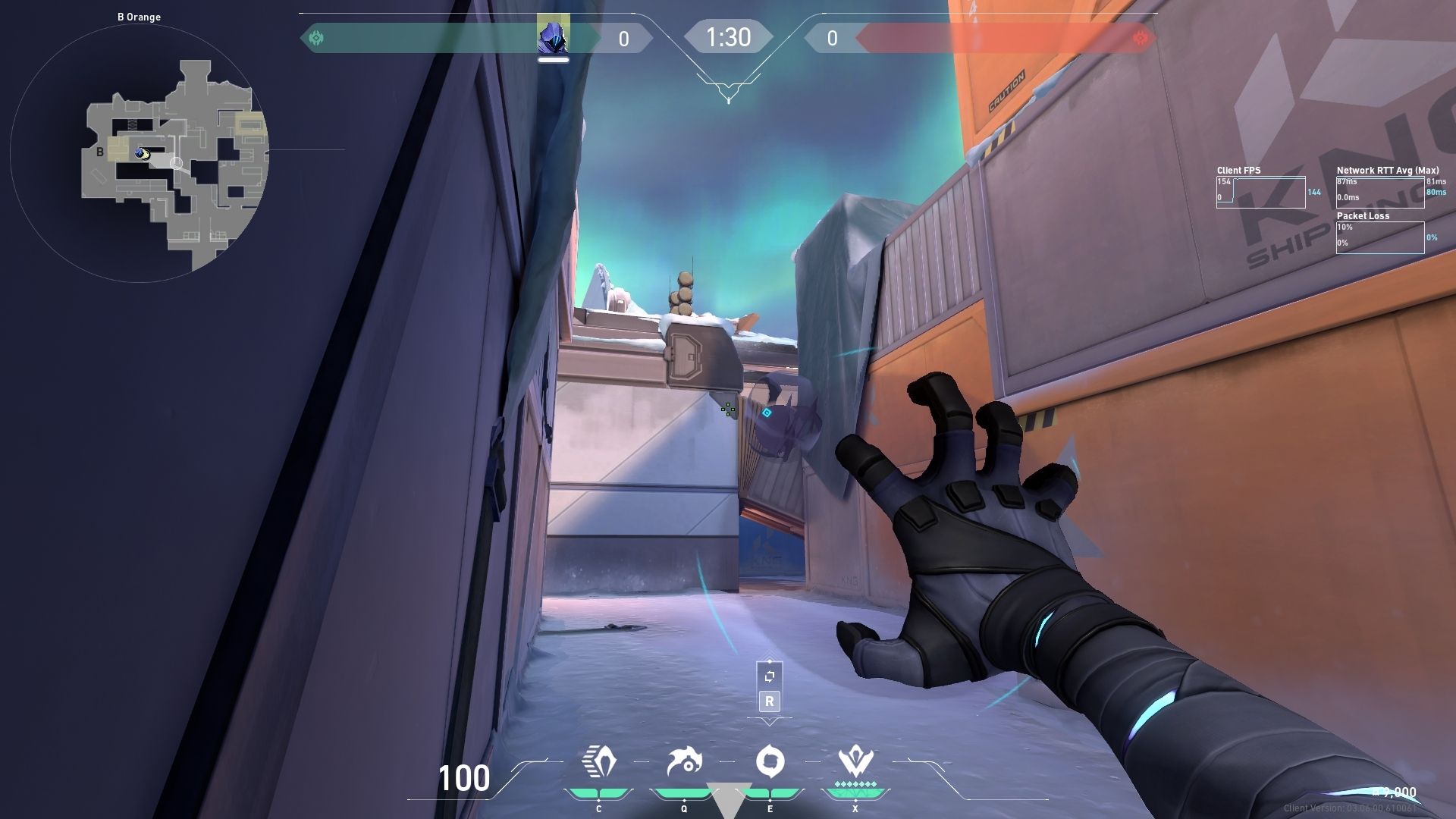Click the ally score of 0
Viewport: 1456px width, 819px height.
click(623, 36)
